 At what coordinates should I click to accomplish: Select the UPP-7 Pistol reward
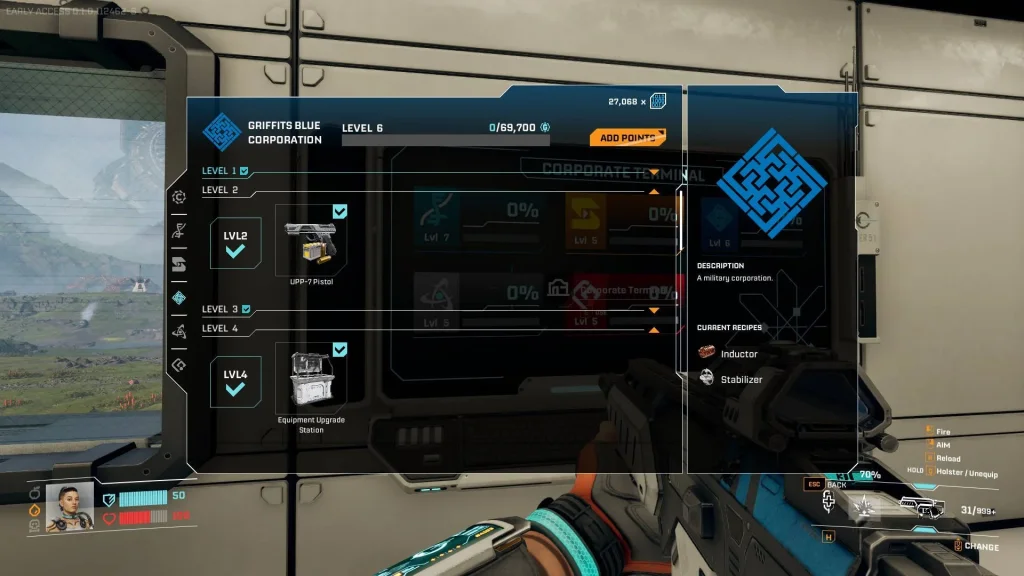coord(311,241)
